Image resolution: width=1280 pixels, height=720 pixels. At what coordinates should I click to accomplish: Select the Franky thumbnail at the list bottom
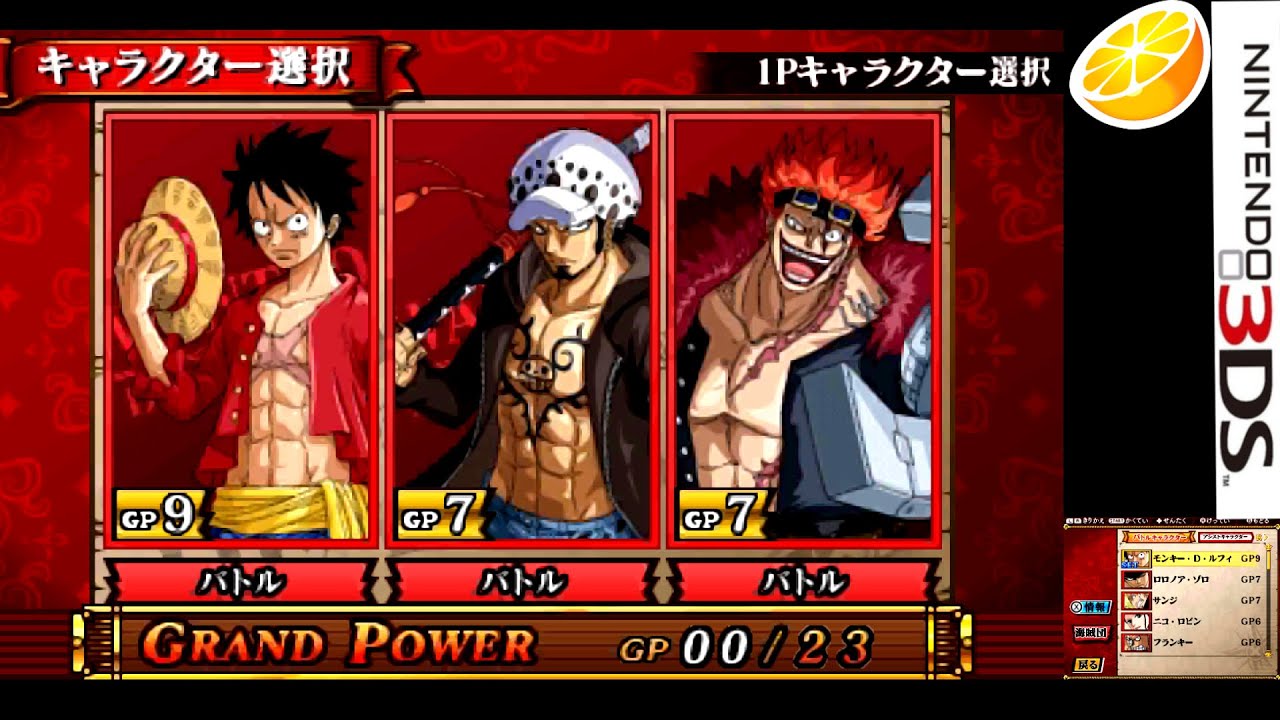[x=1137, y=641]
